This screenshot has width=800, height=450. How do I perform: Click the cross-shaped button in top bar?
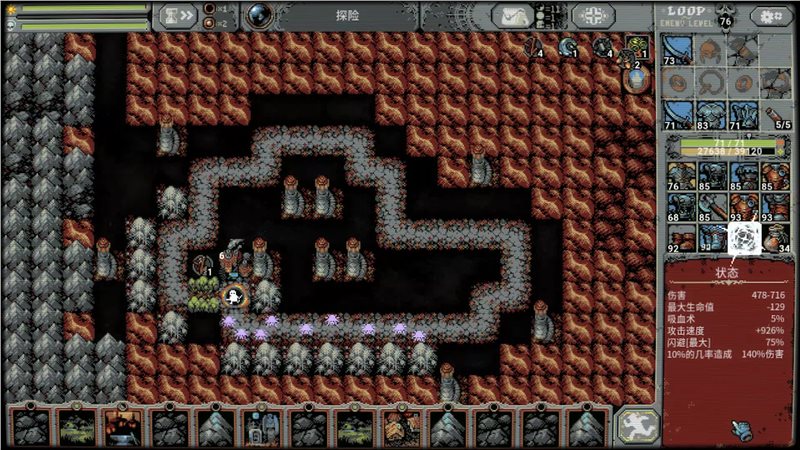pos(594,16)
